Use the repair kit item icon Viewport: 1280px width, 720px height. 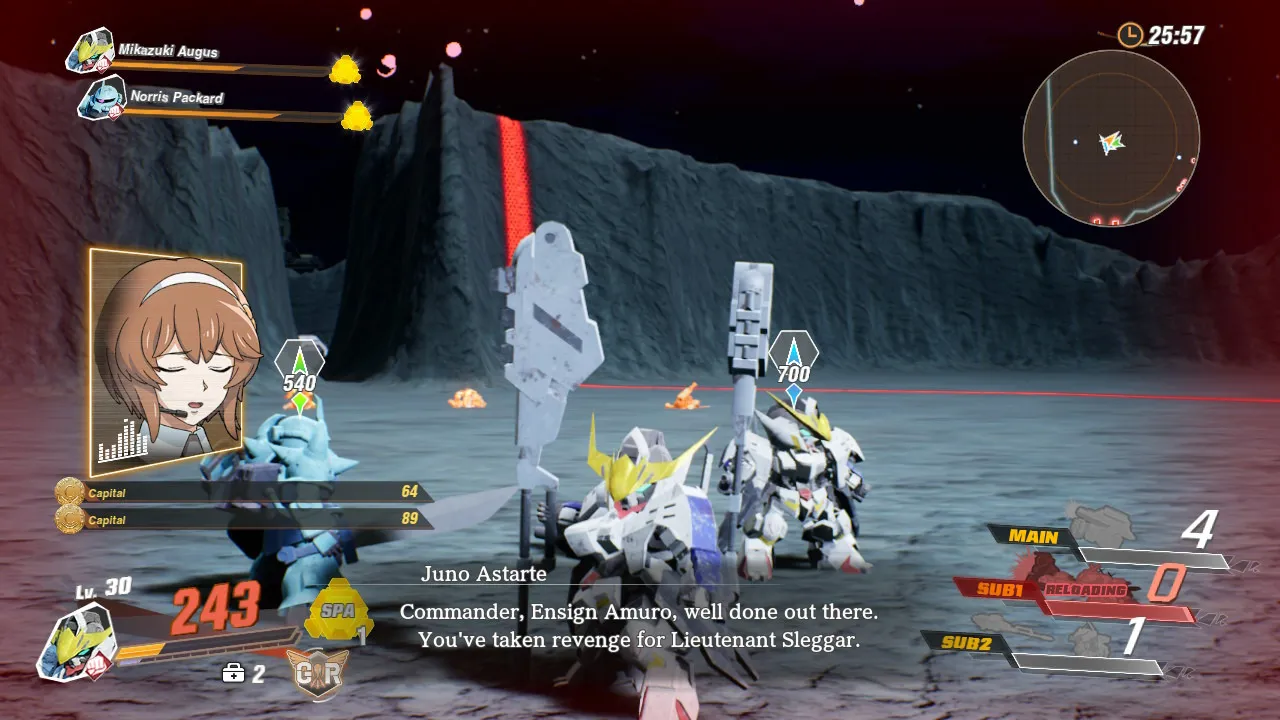point(233,673)
